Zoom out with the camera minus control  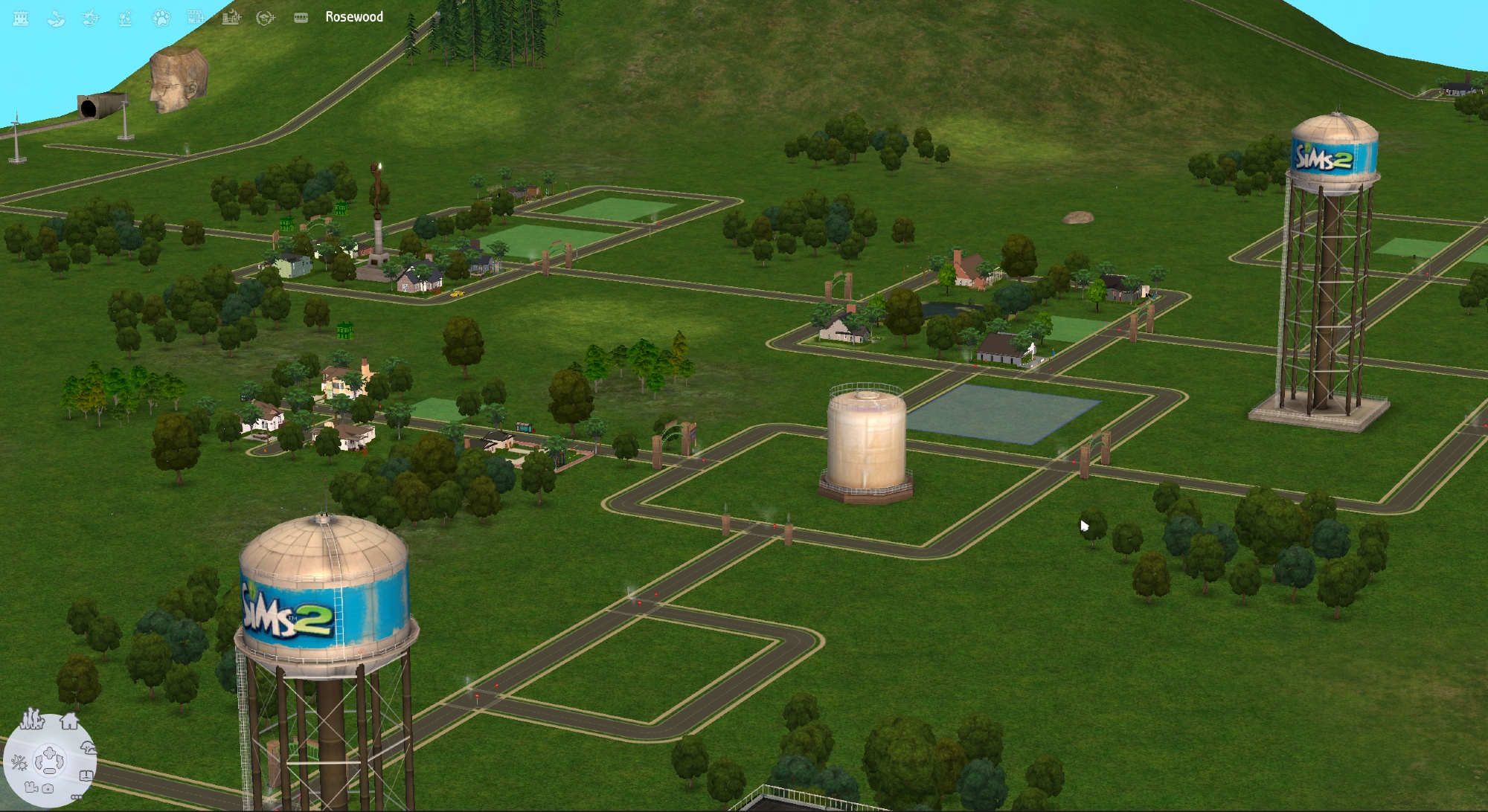[50, 770]
